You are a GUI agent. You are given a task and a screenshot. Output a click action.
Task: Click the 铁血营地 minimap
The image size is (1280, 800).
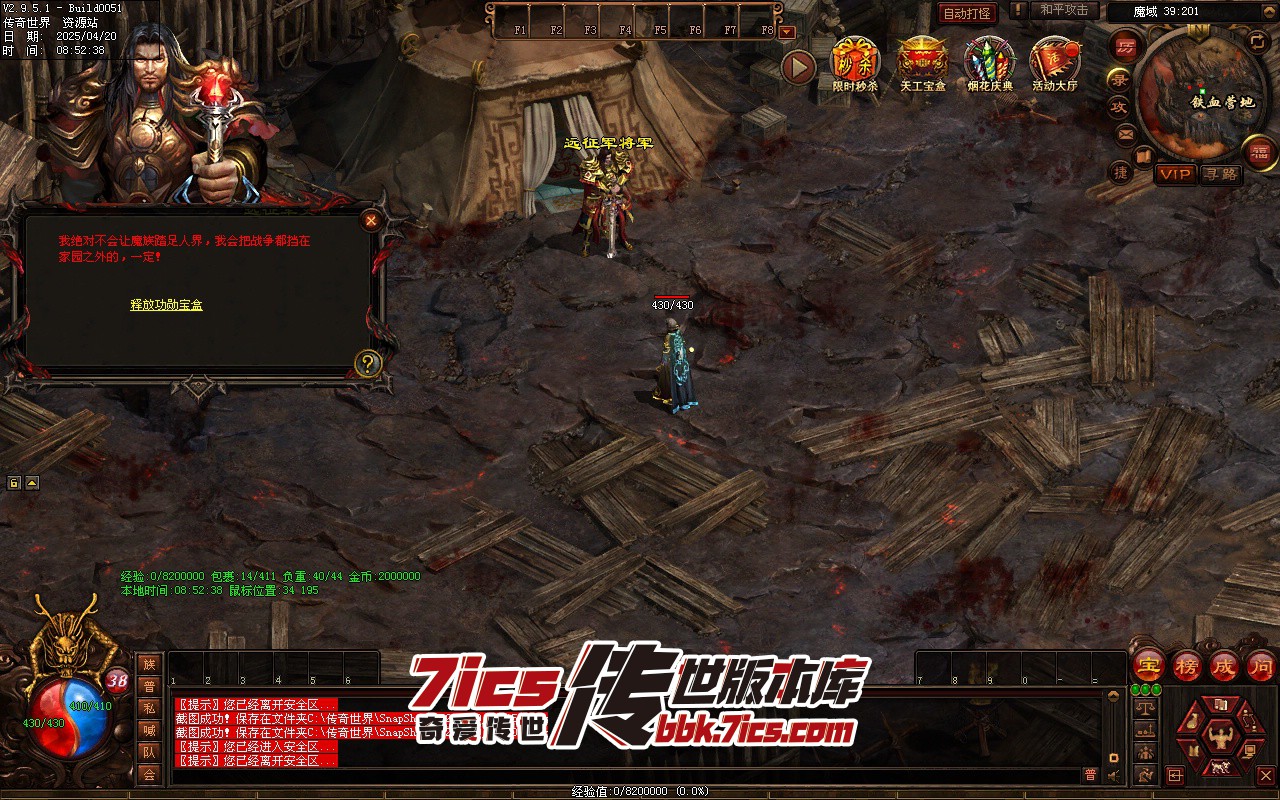(1201, 90)
